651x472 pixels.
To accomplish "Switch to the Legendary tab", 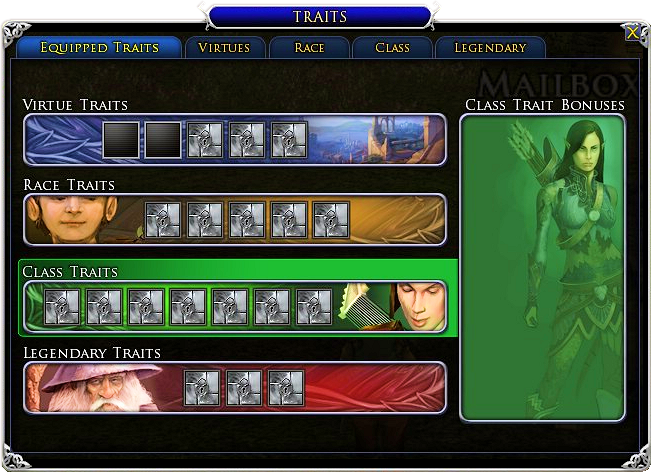I will 490,48.
